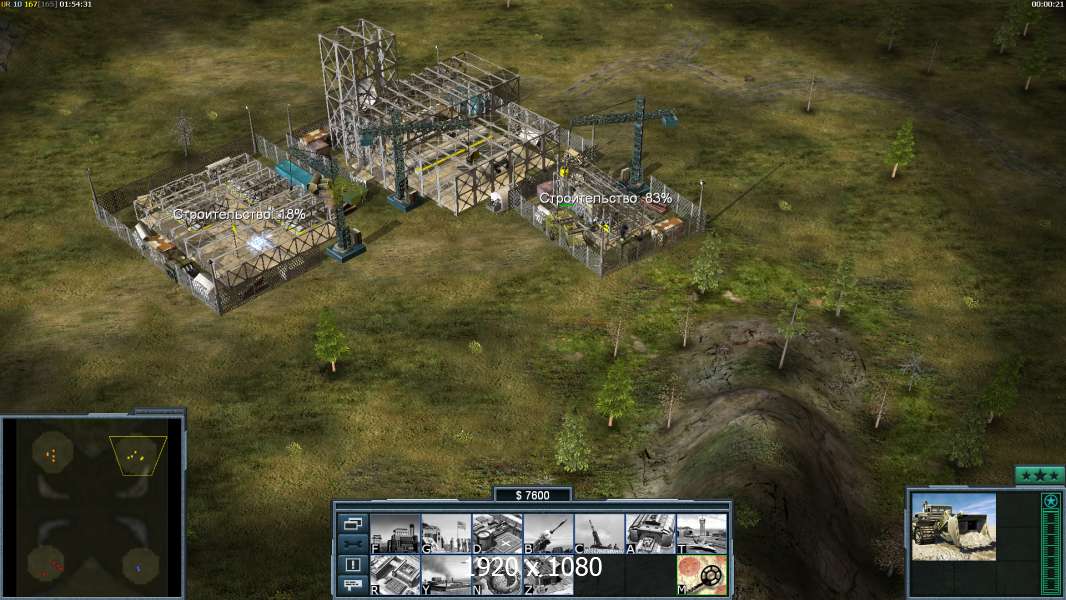The image size is (1066, 600).
Task: Build the tank factory icon marked A
Action: (650, 534)
